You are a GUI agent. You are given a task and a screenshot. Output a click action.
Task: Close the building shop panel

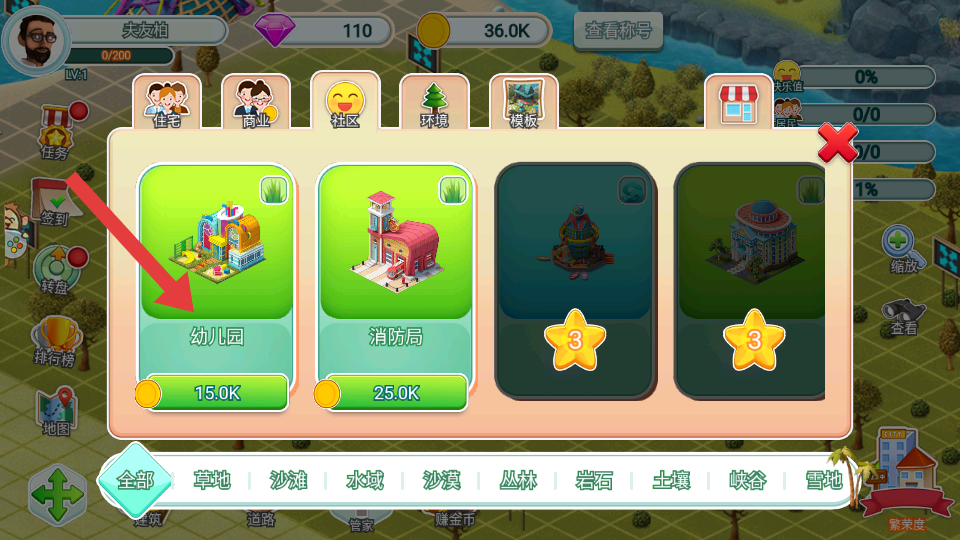(x=837, y=144)
